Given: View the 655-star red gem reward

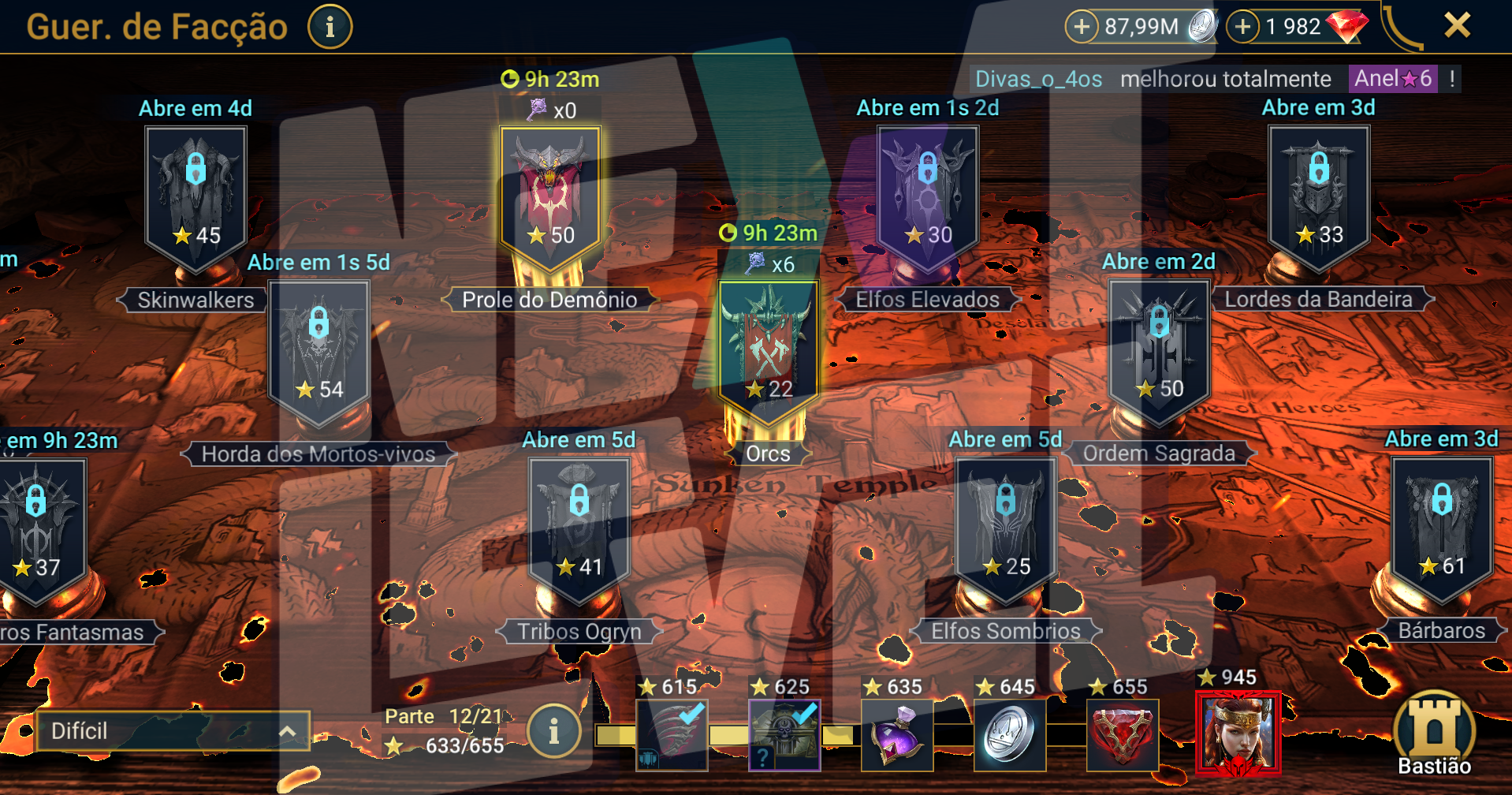Looking at the screenshot, I should [1123, 735].
